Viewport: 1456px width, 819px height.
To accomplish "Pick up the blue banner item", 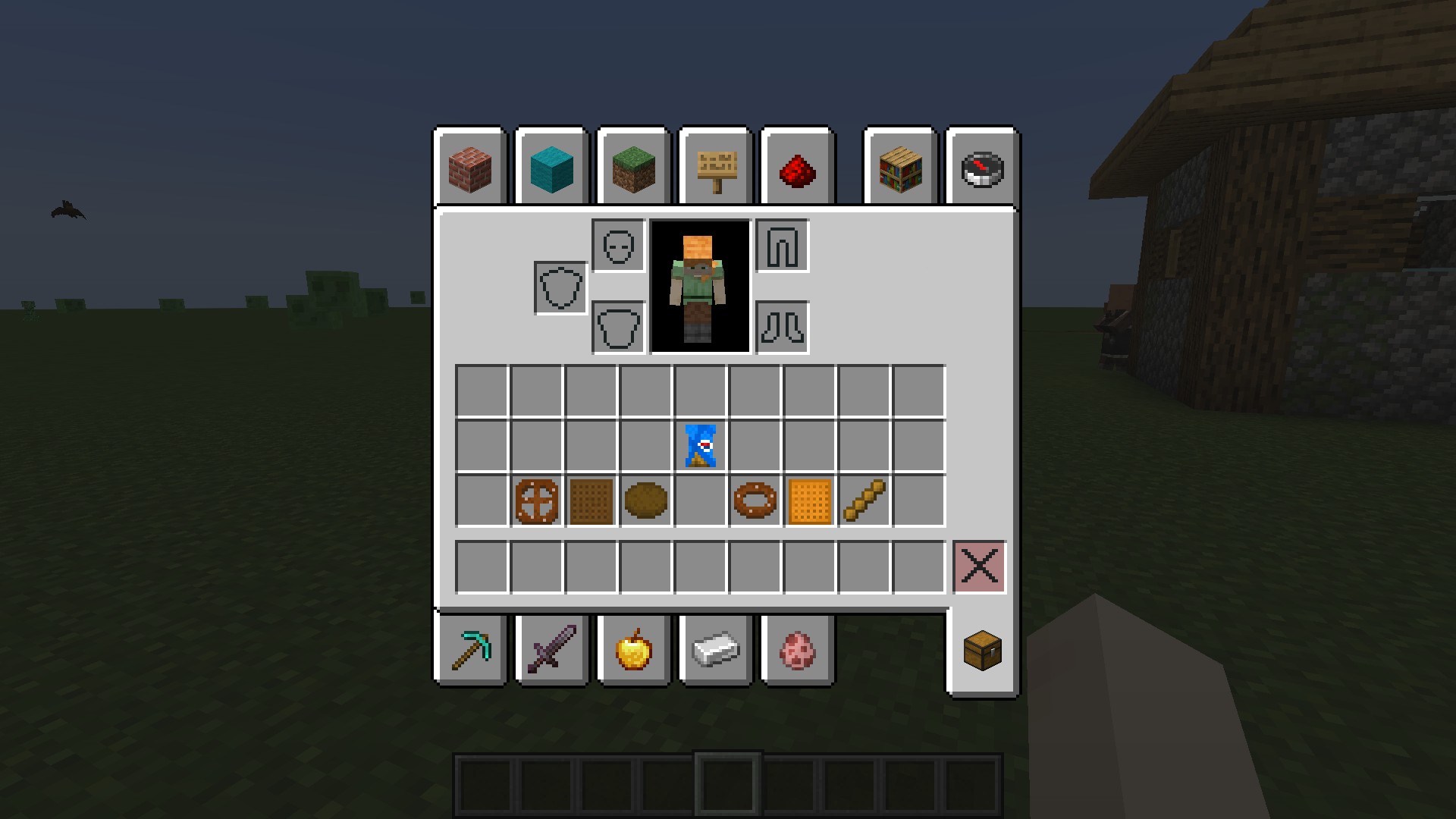I will pos(699,446).
